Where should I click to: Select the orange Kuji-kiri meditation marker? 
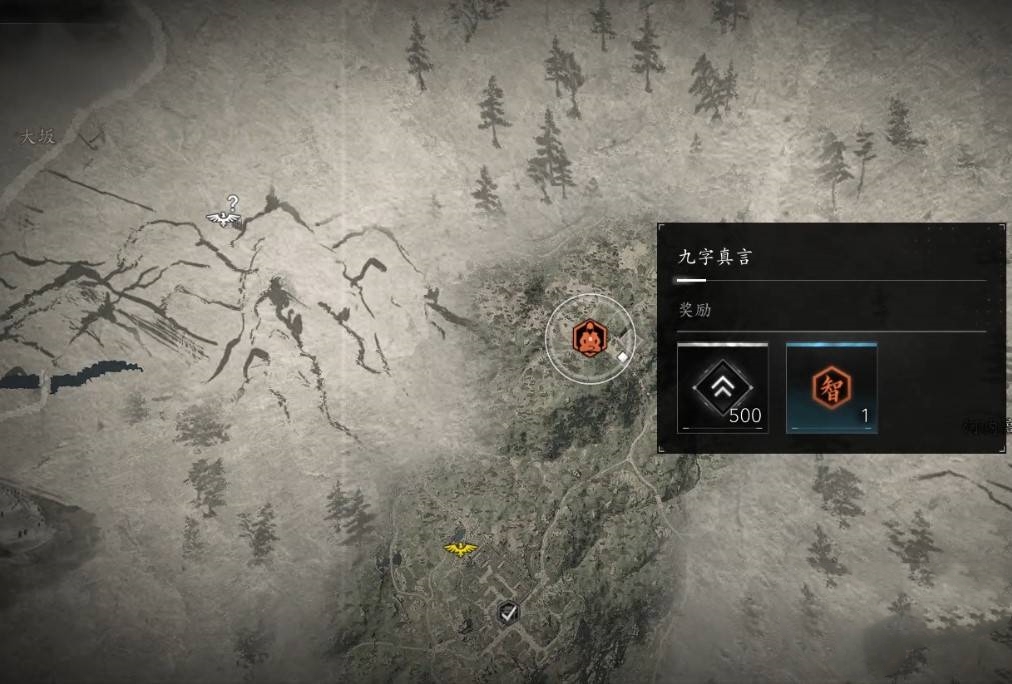590,338
